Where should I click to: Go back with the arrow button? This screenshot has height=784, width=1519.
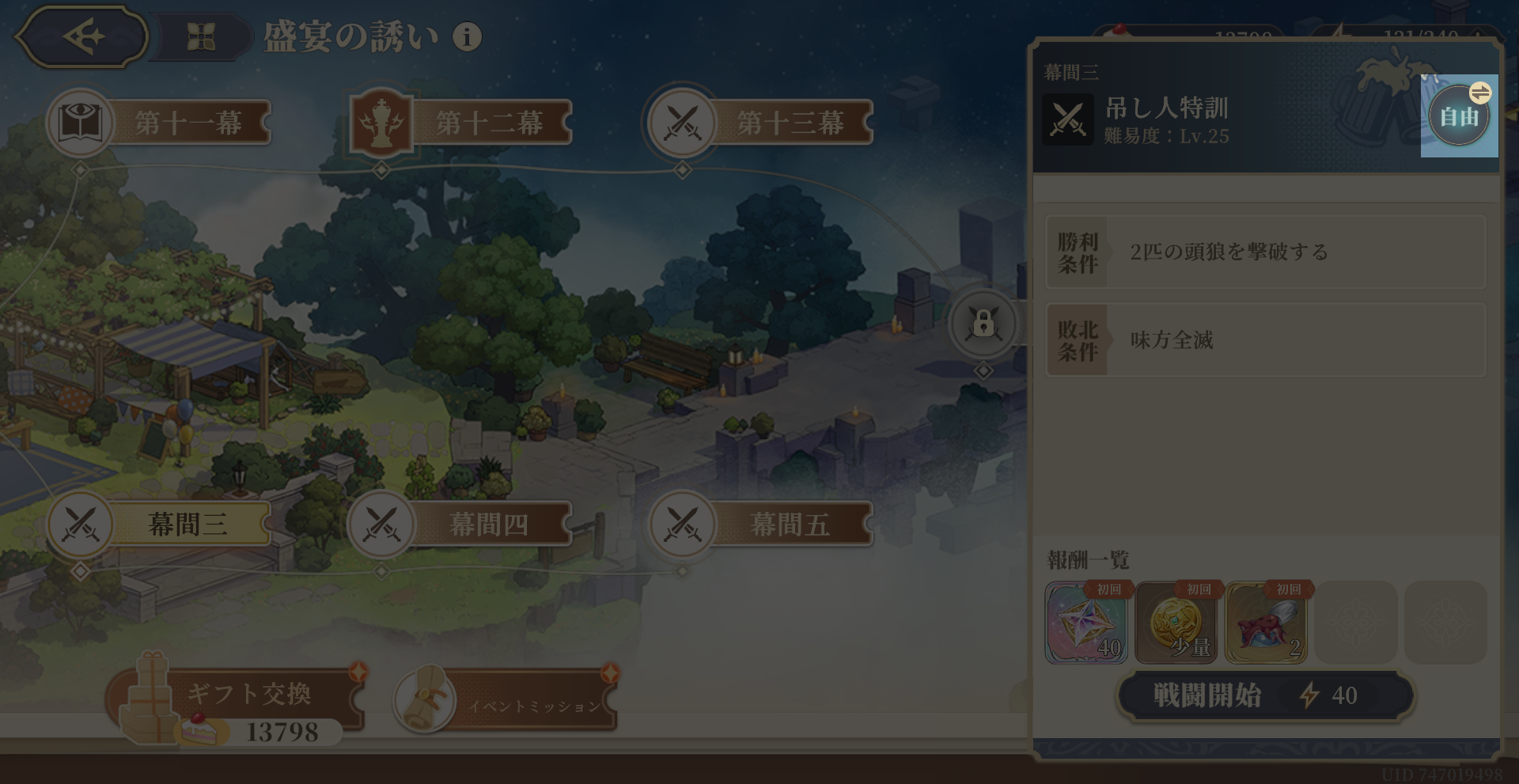[x=82, y=36]
